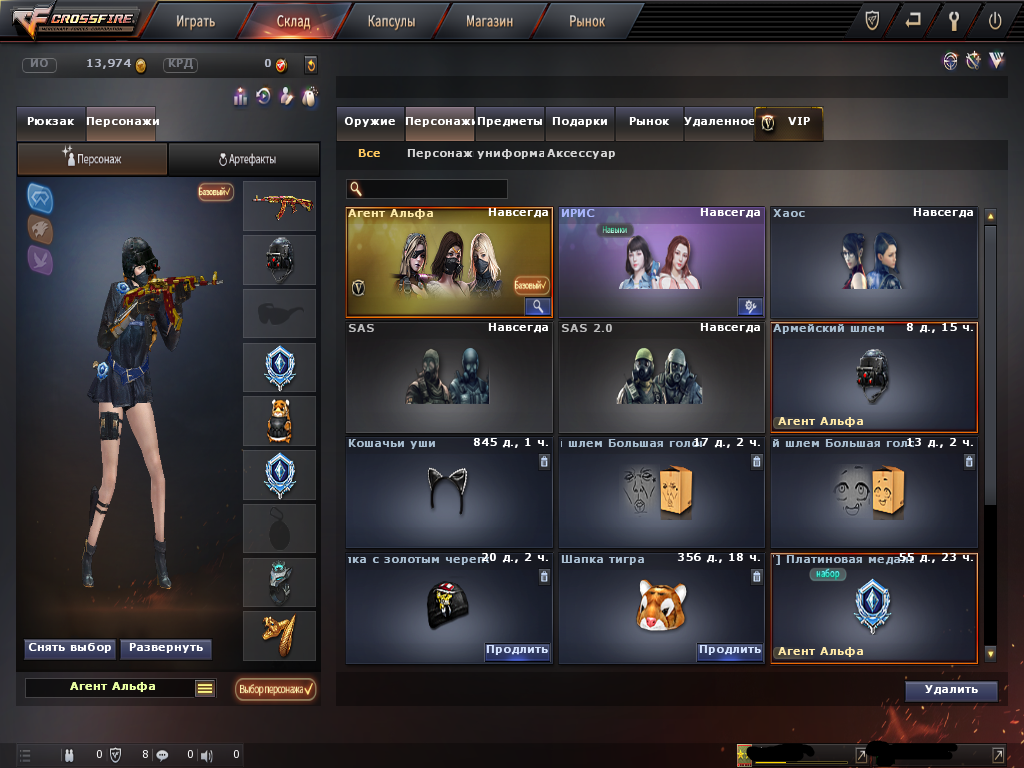The image size is (1024, 768).
Task: Click the Развернуть button
Action: pos(166,648)
